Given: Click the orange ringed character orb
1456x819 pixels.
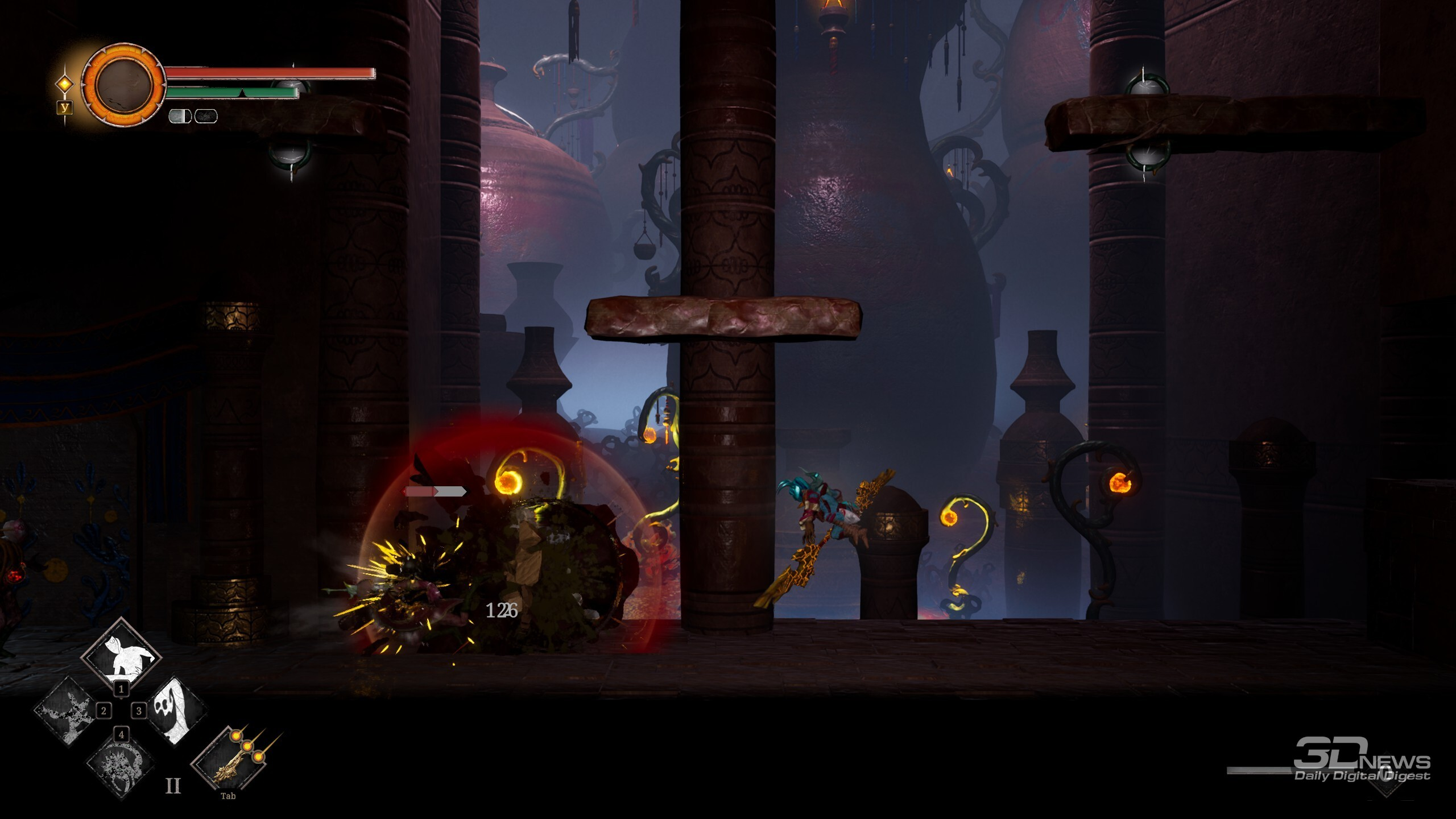Looking at the screenshot, I should [123, 85].
